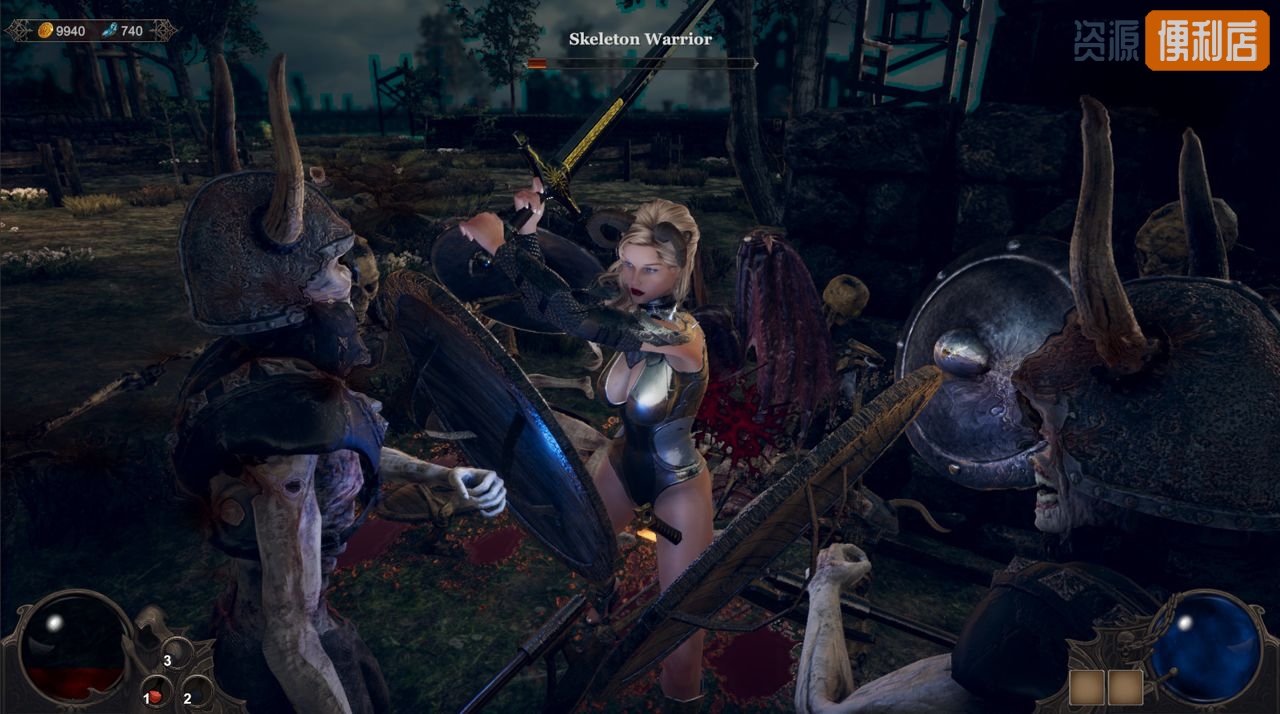This screenshot has width=1280, height=714.
Task: Use the red health potion in slot 1
Action: (155, 695)
